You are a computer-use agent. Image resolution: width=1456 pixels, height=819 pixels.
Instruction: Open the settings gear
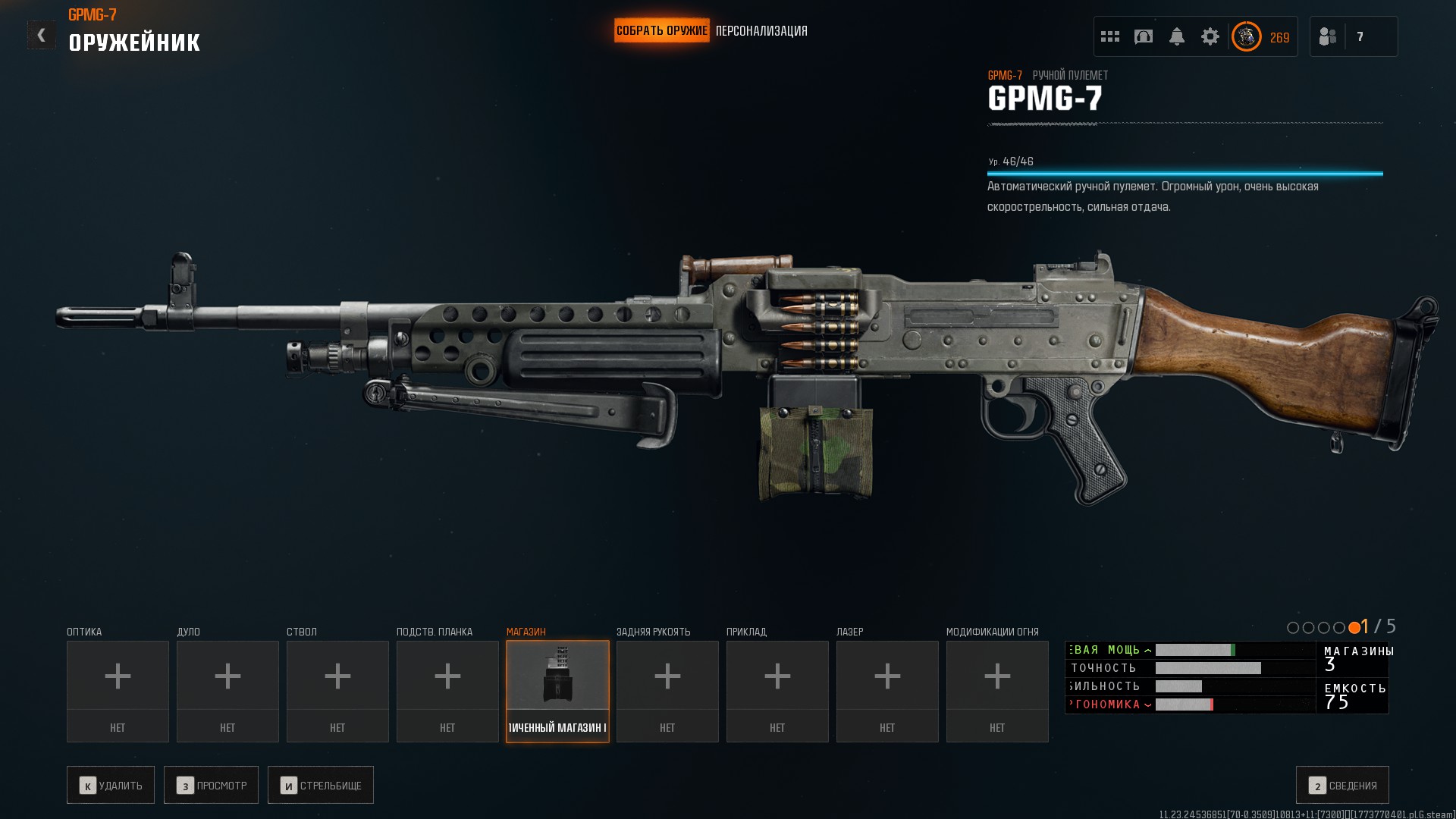(1210, 36)
